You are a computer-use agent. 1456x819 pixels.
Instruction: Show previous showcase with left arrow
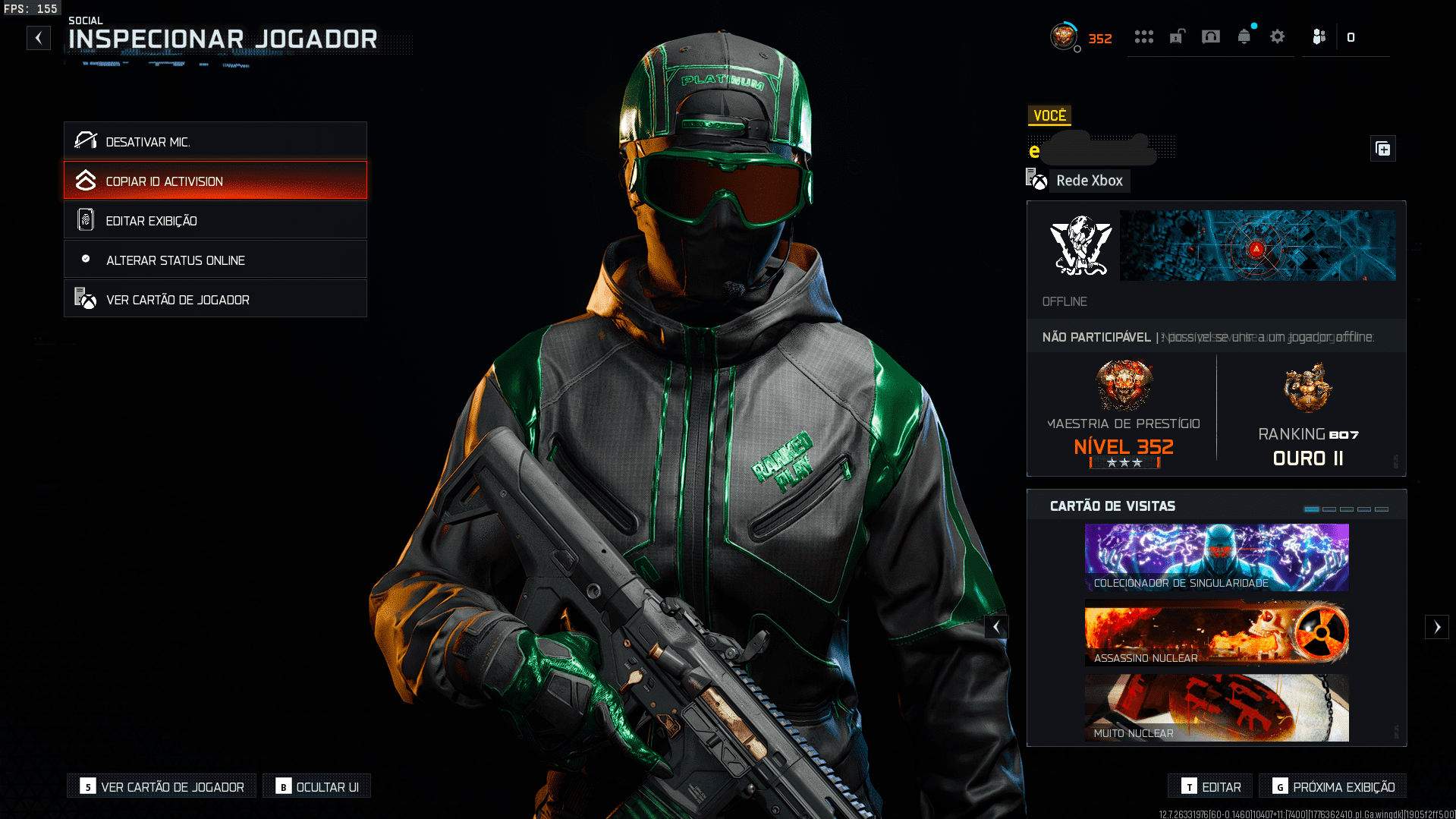pos(996,627)
